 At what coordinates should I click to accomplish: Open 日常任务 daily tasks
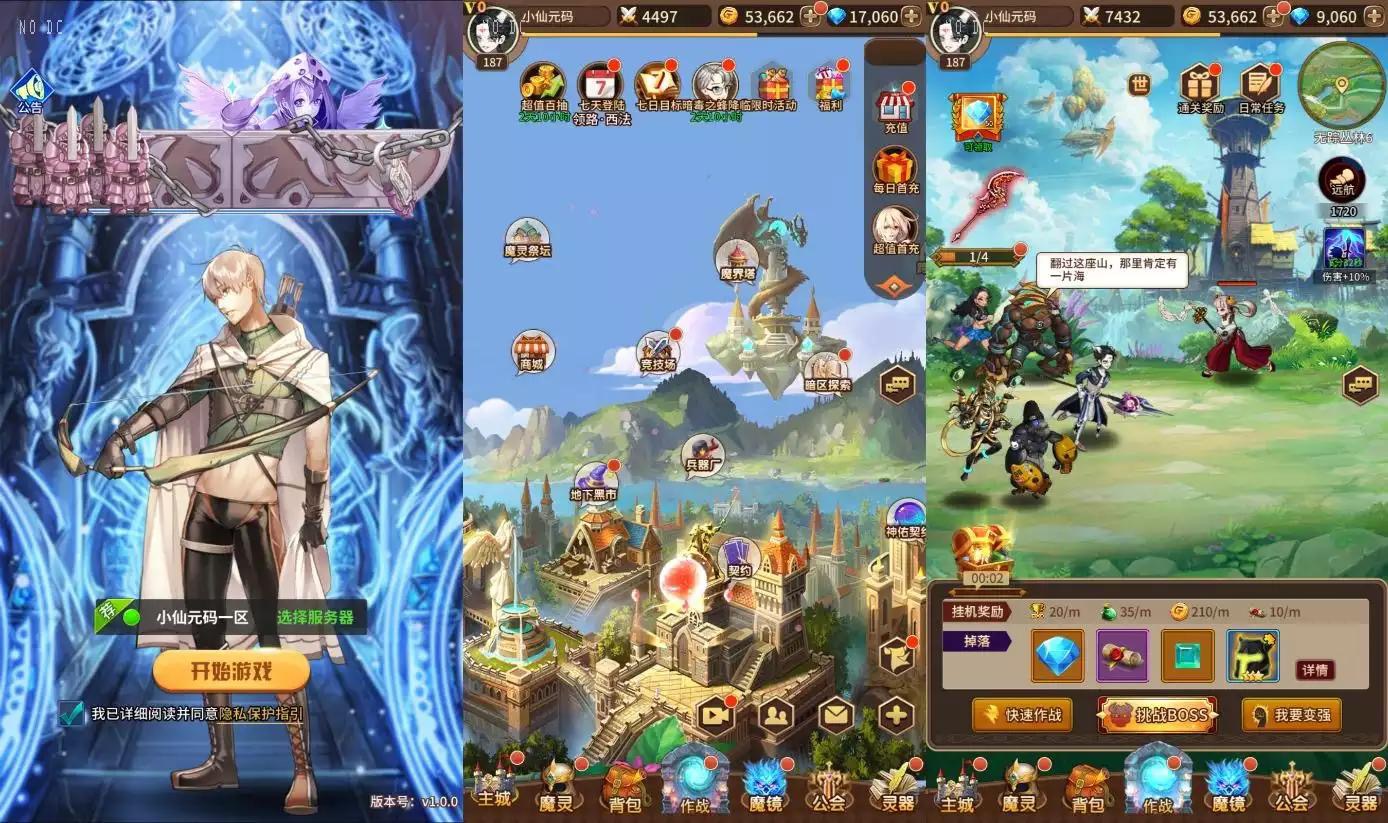point(1258,85)
